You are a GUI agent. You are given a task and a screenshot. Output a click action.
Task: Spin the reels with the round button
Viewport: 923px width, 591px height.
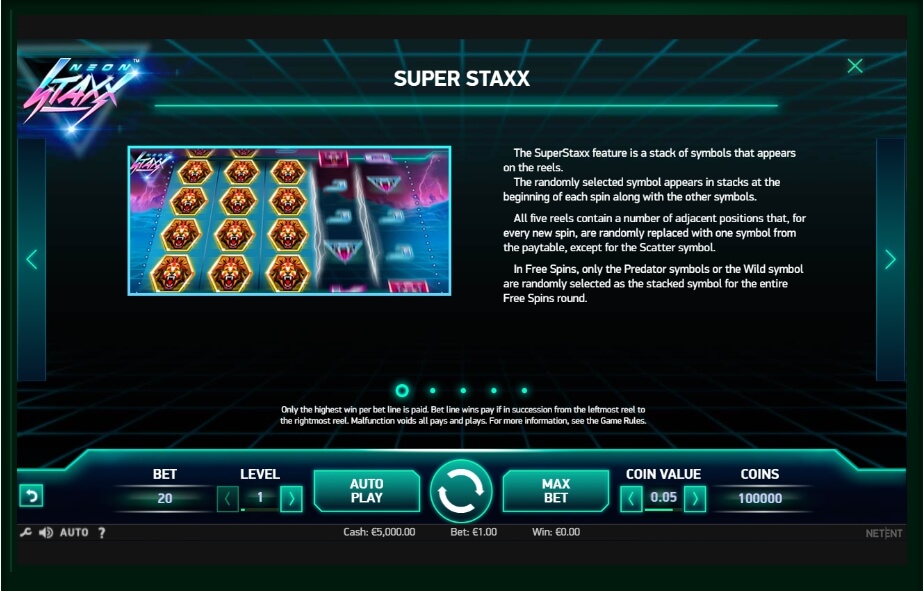point(461,491)
